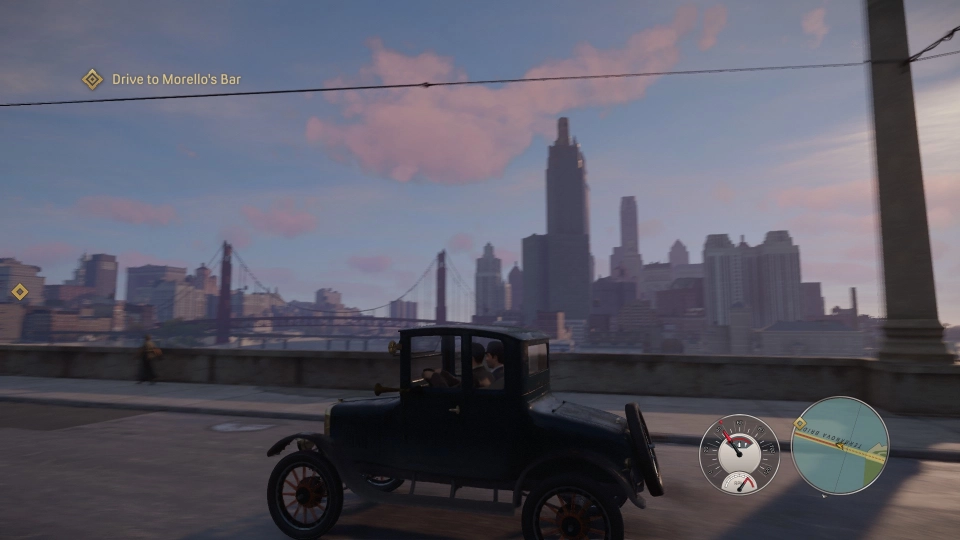Click the diamond waypoint marker at screen edge
960x540 pixels.
pyautogui.click(x=19, y=292)
